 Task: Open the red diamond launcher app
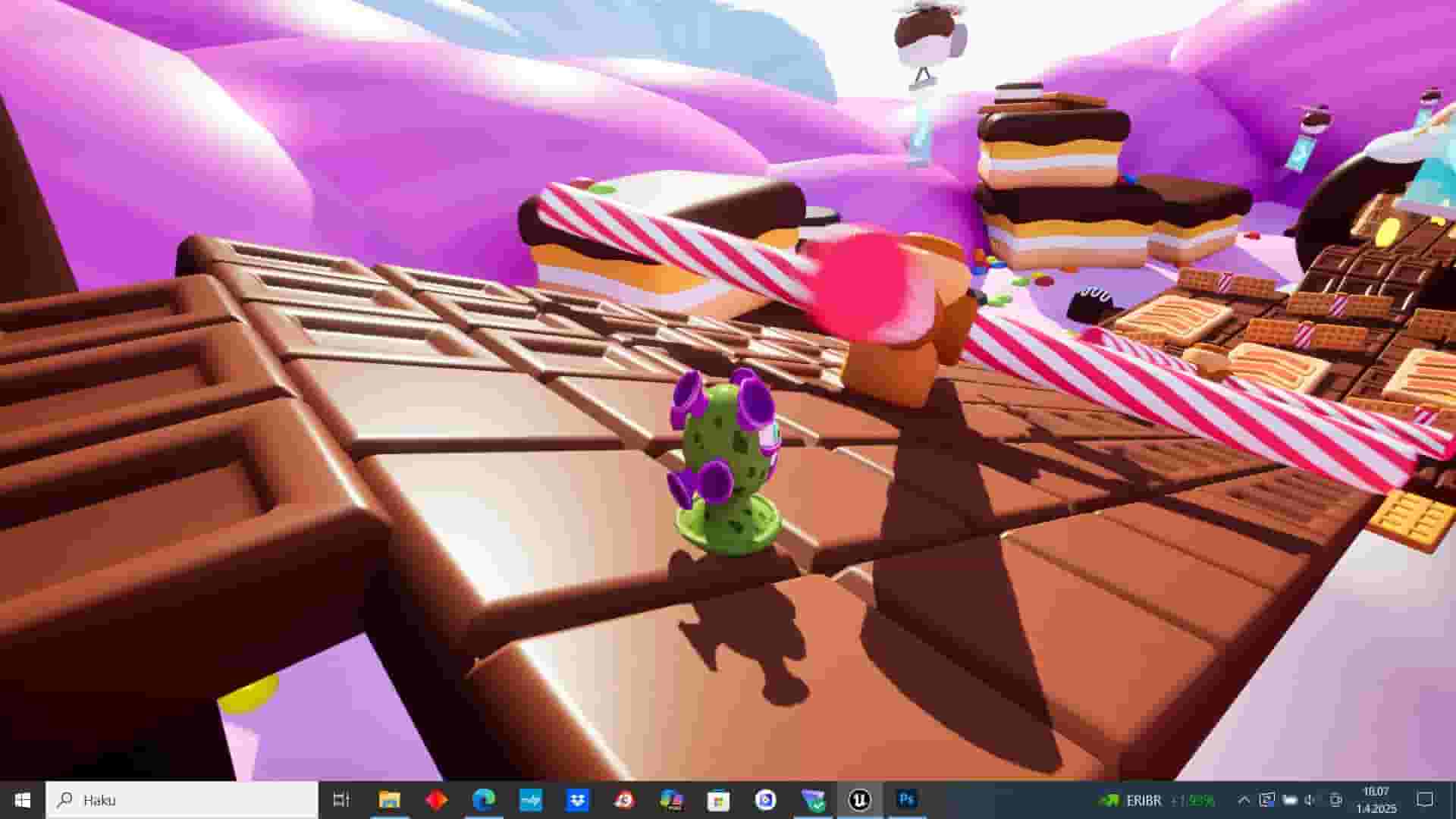tap(436, 800)
